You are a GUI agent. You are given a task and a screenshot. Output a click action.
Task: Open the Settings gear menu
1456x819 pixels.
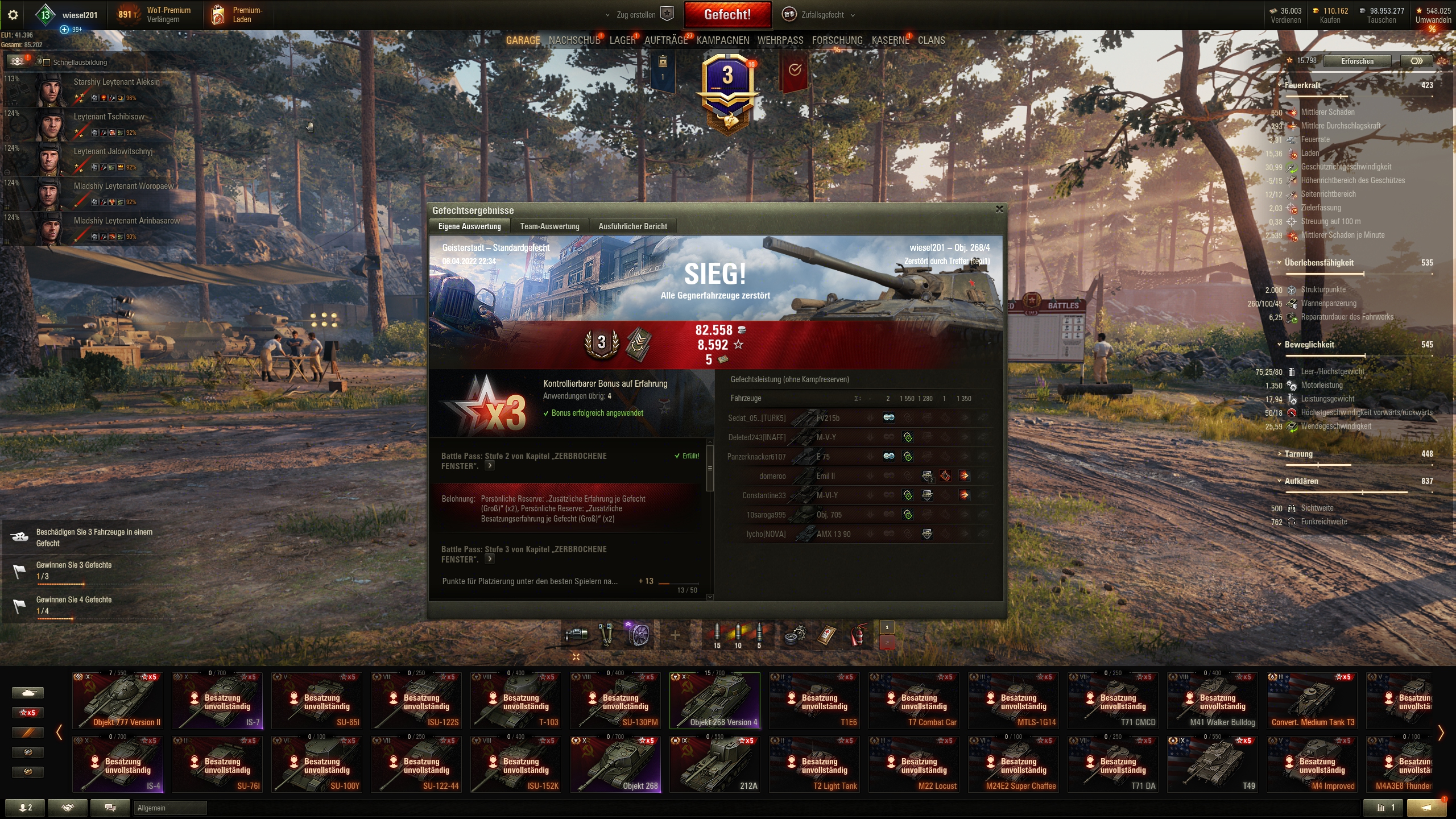[13, 15]
